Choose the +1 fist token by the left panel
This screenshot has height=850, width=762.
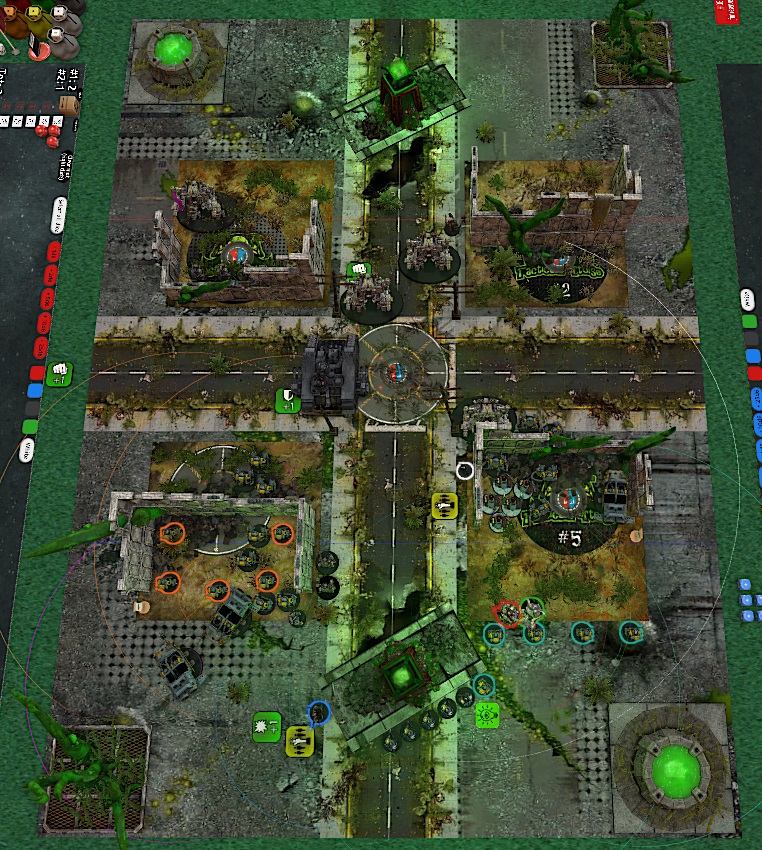(x=59, y=371)
